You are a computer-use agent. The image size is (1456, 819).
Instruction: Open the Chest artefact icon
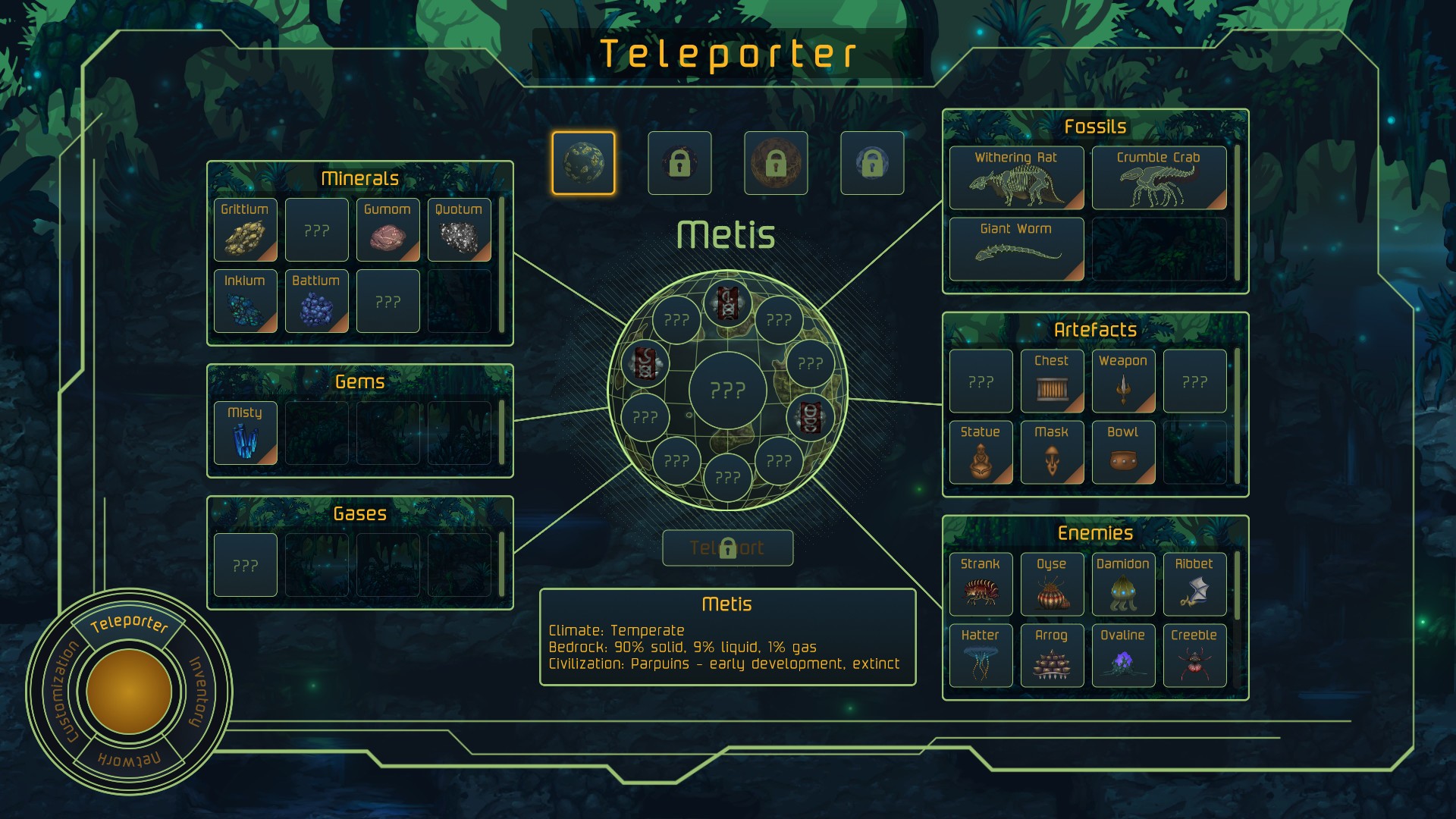(1052, 380)
